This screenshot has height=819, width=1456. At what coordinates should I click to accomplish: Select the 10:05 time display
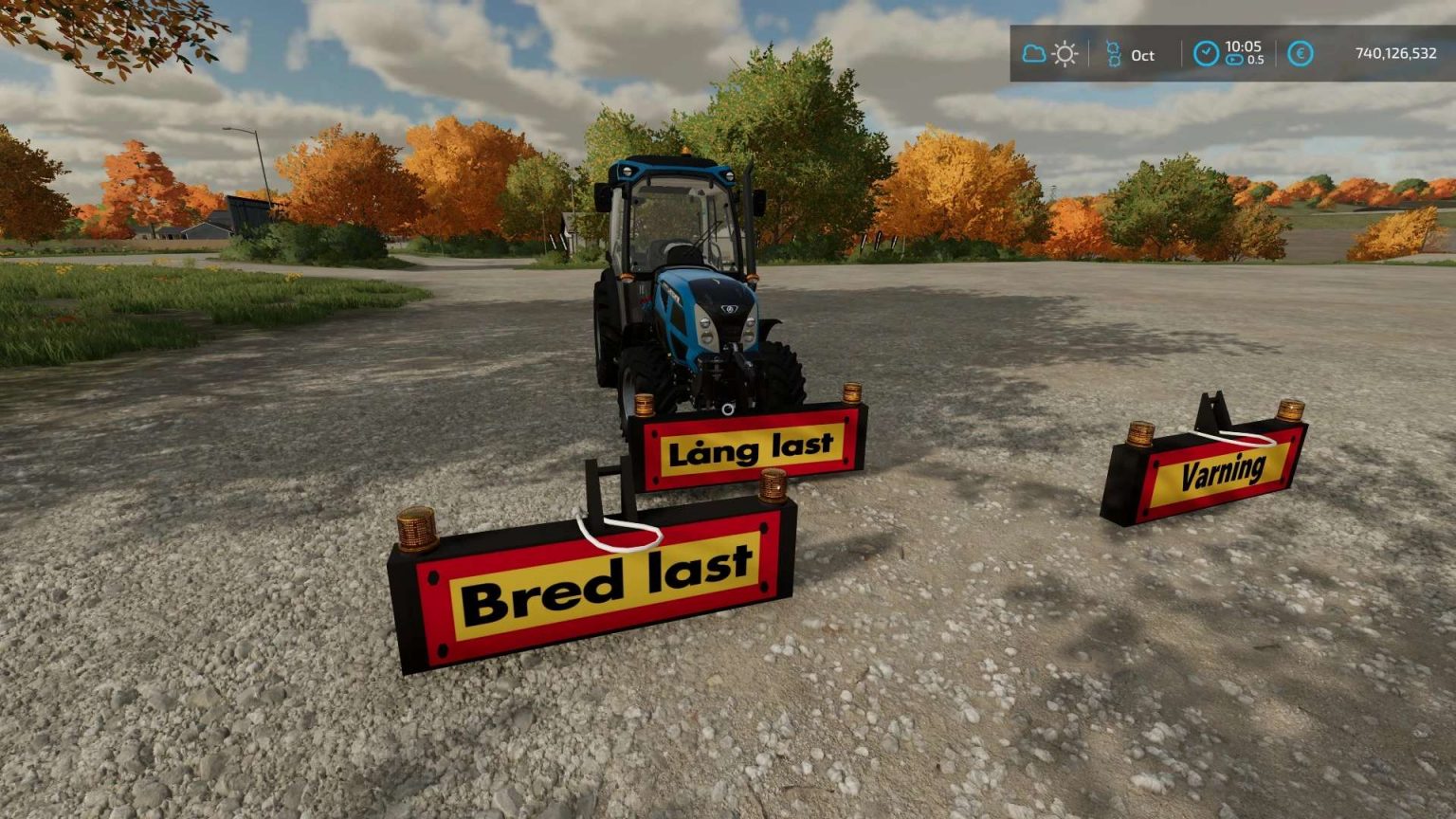click(1244, 47)
